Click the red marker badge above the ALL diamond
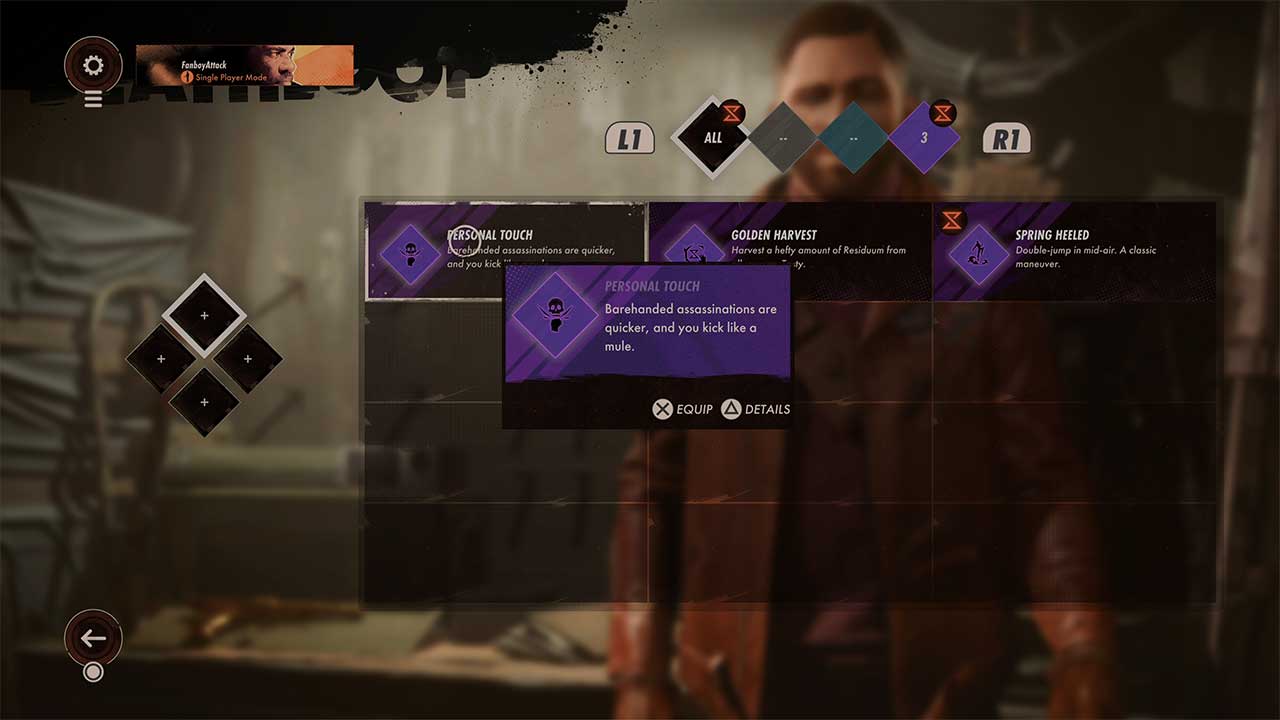The image size is (1280, 720). click(731, 113)
